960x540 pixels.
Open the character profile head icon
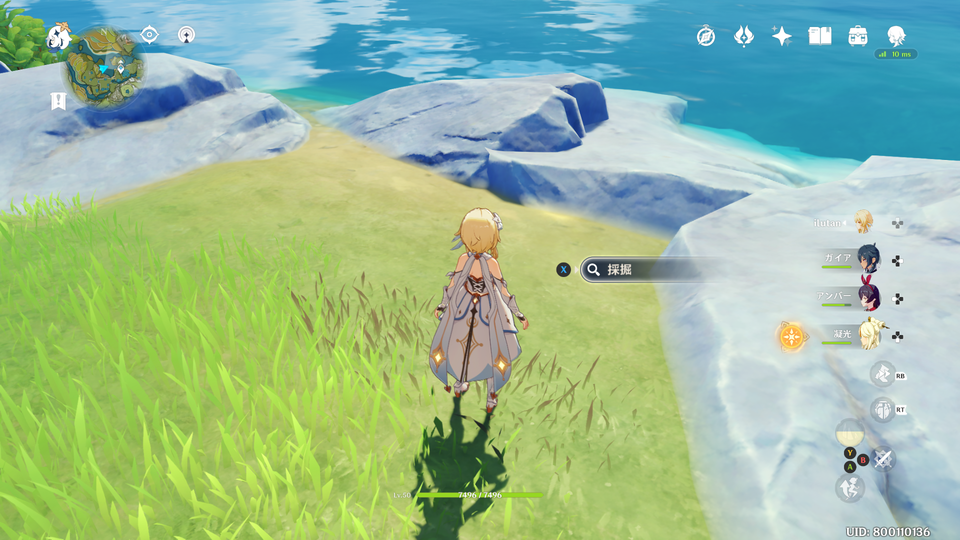coord(895,35)
